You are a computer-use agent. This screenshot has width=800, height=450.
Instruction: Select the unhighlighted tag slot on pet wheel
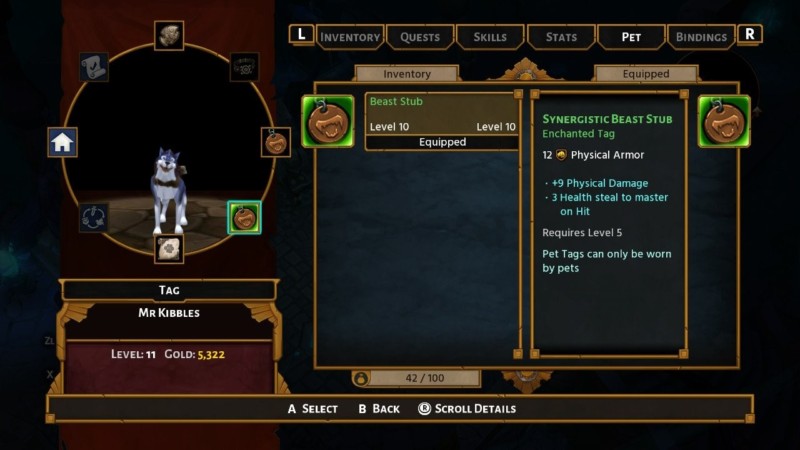tap(276, 142)
